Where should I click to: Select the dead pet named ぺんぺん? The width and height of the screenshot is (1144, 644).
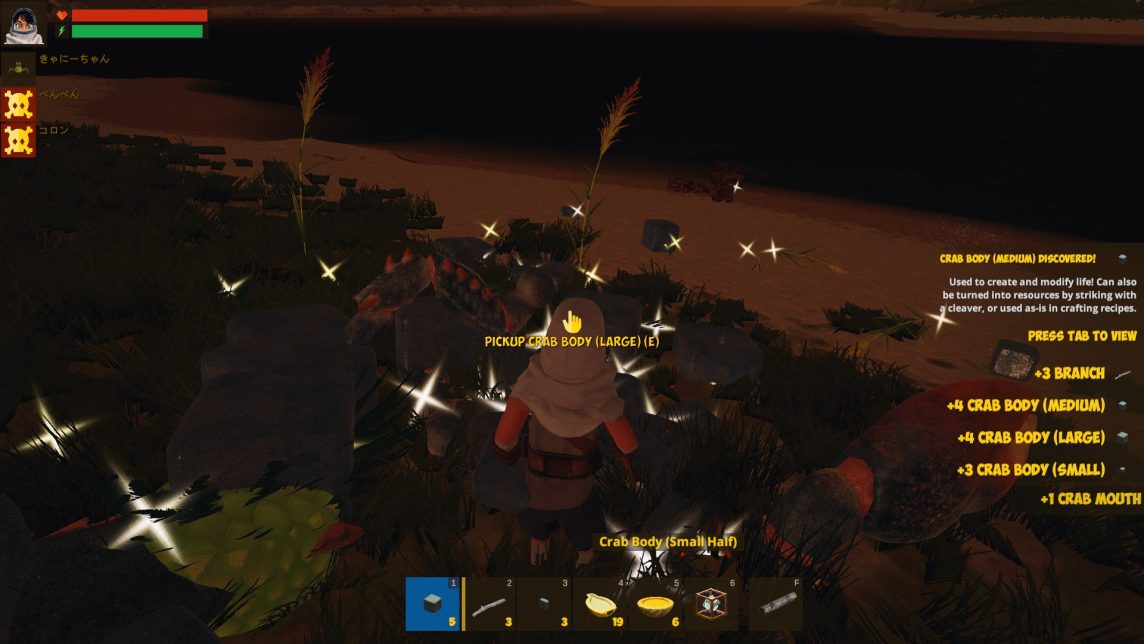(19, 104)
